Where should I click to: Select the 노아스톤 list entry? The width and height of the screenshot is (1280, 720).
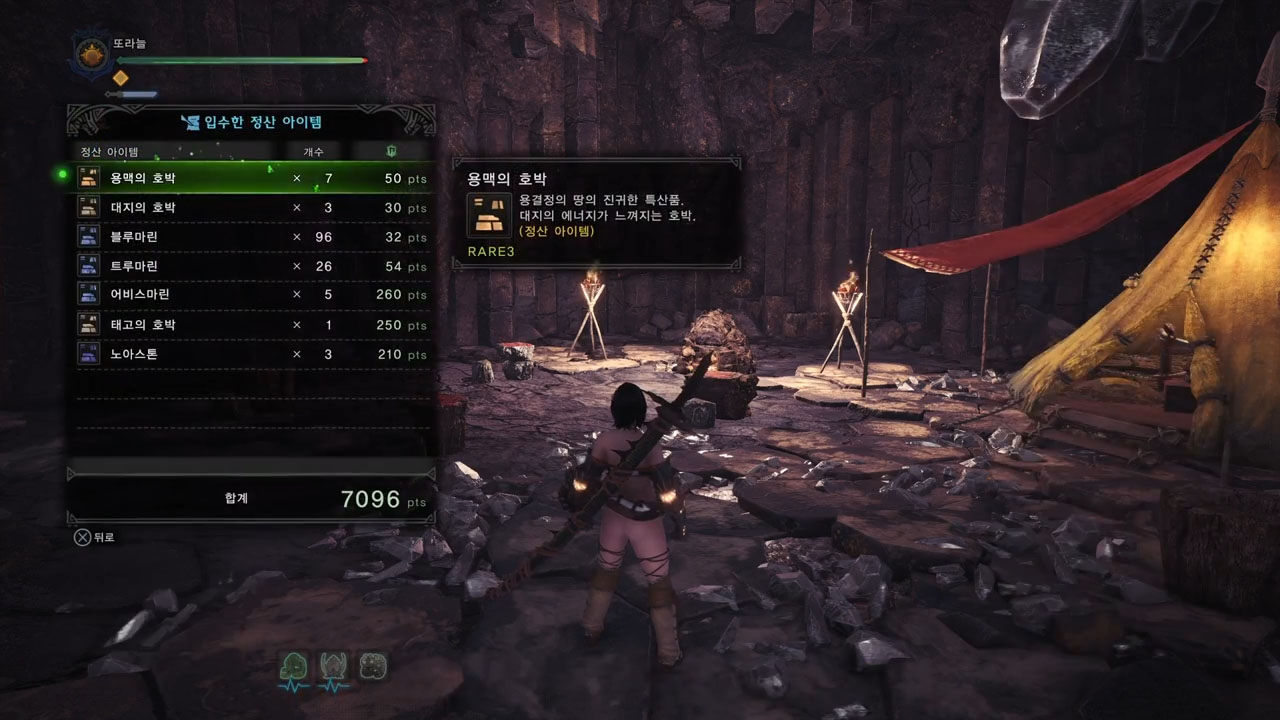click(250, 354)
